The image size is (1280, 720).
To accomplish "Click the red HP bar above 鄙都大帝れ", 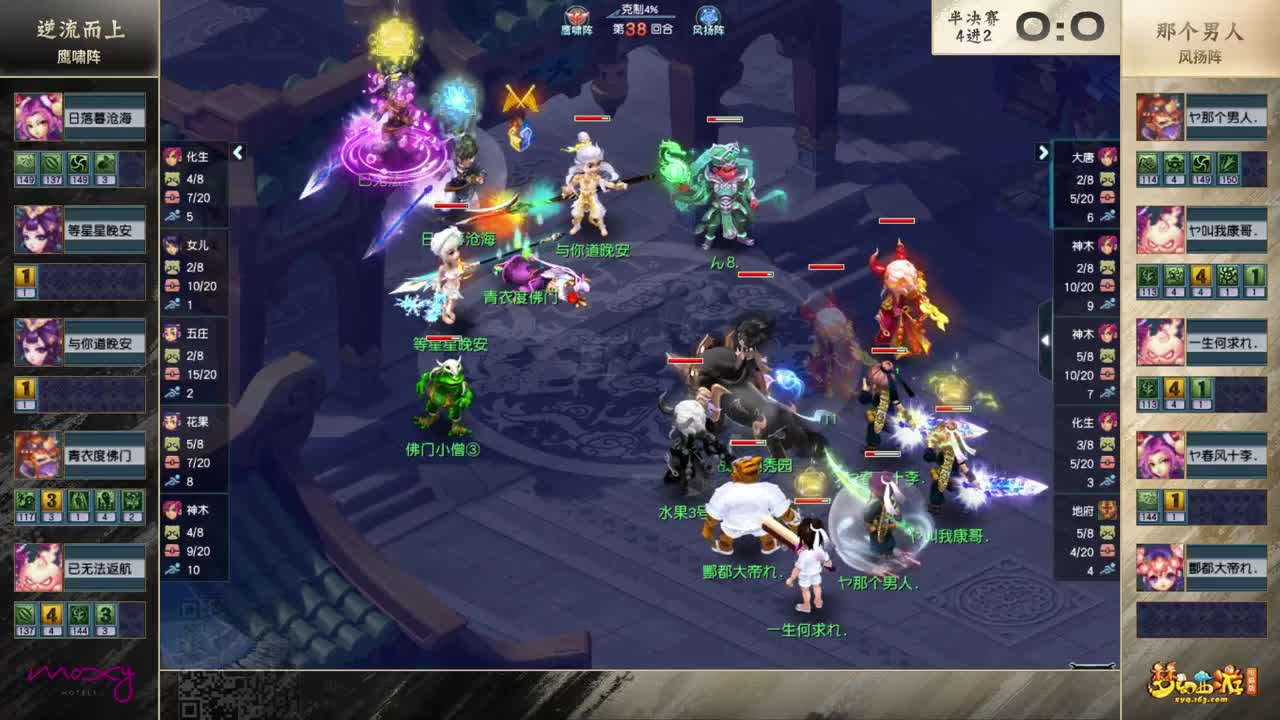I will (x=747, y=442).
